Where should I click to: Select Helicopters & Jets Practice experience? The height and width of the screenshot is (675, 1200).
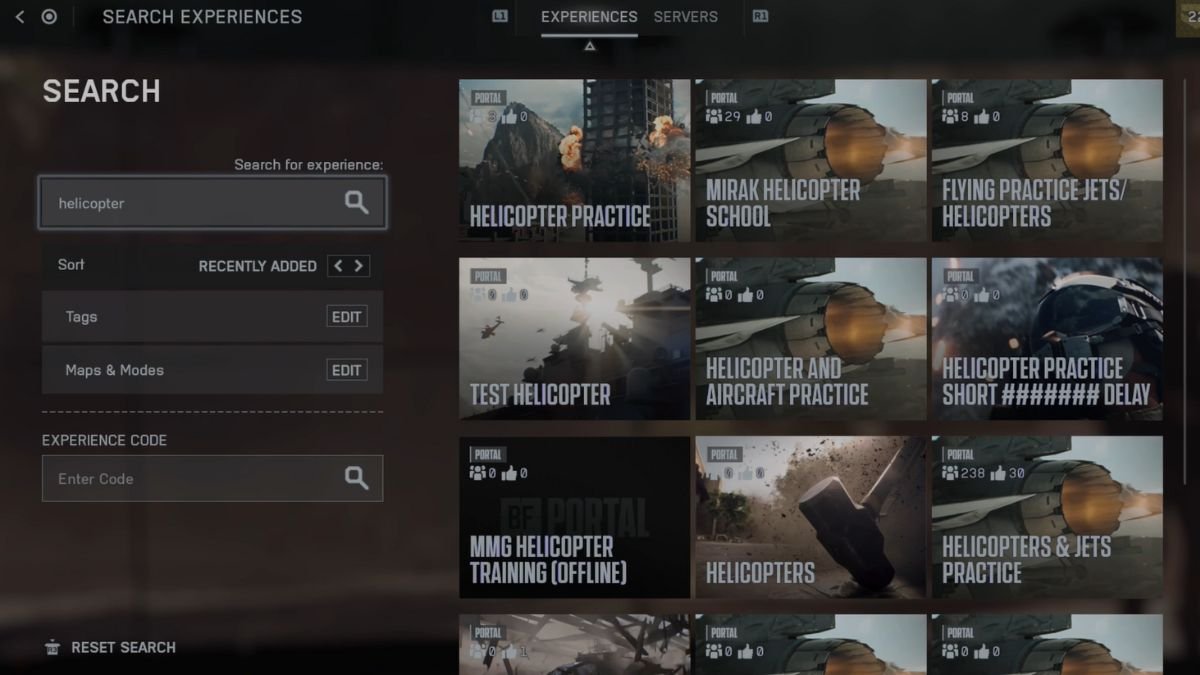(1047, 517)
